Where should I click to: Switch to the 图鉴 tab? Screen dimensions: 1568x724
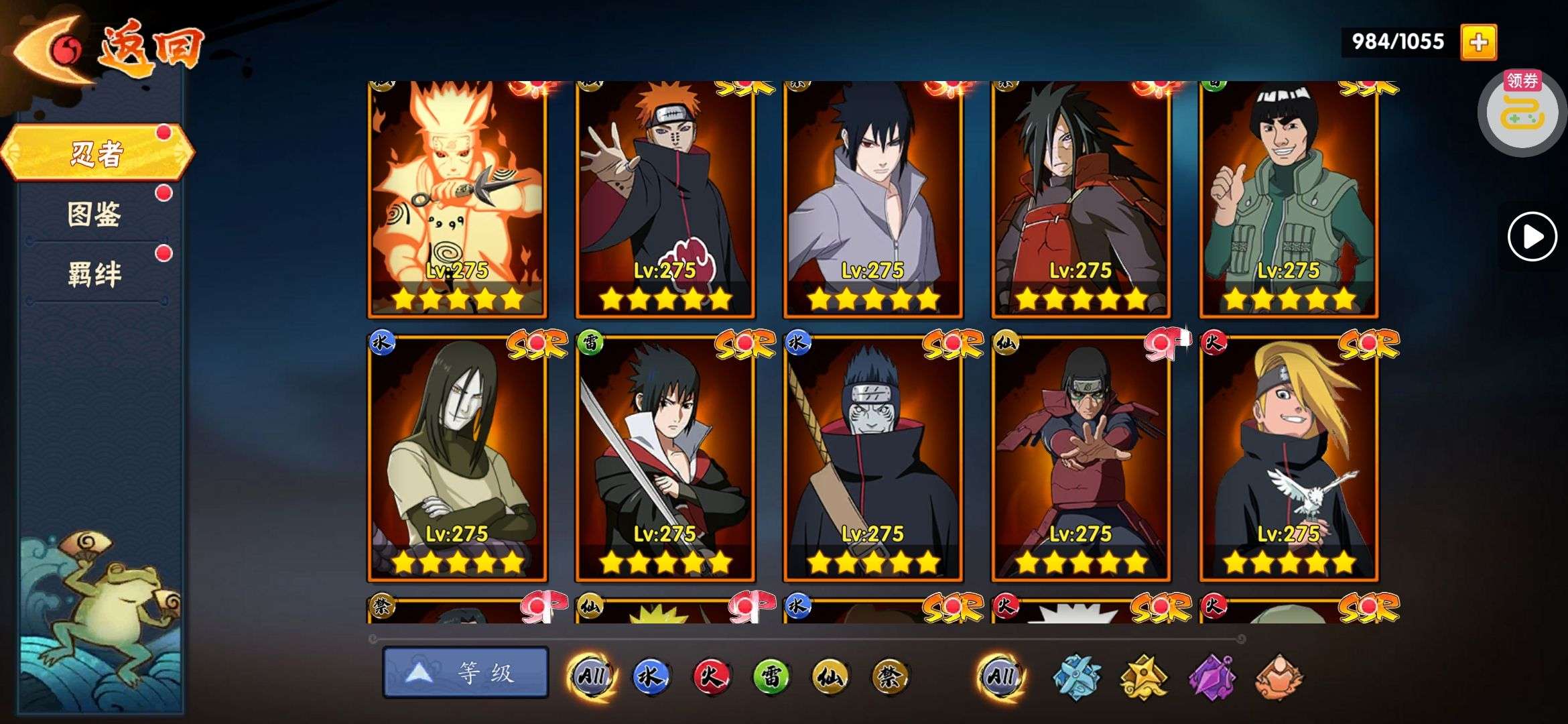[94, 215]
